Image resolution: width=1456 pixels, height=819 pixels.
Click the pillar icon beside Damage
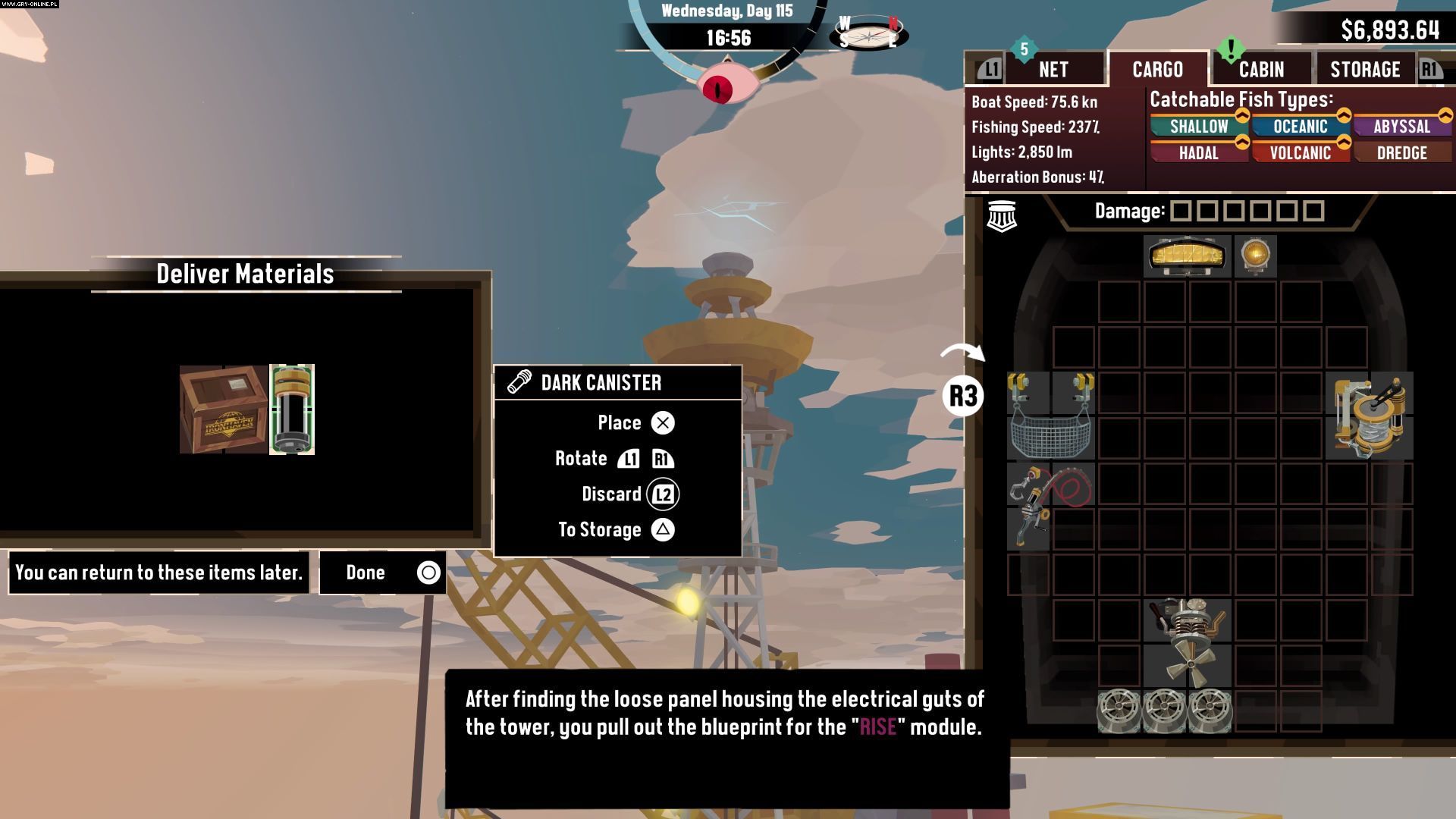pos(1001,216)
